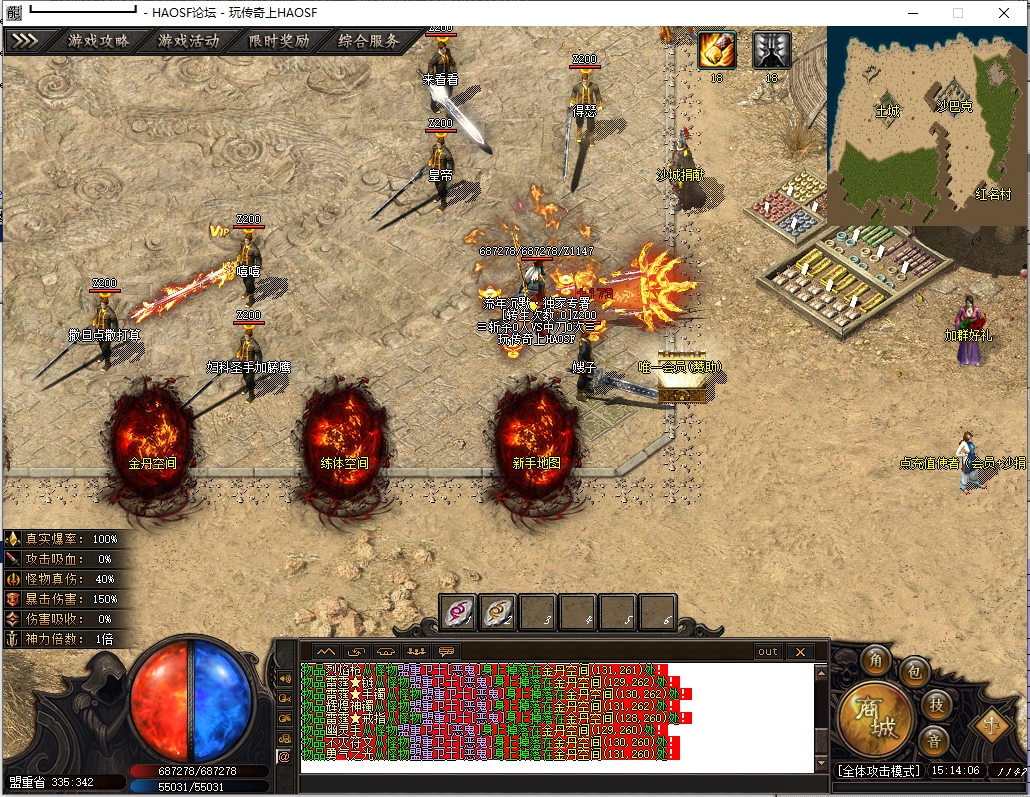This screenshot has height=797, width=1030.
Task: Toggle the 音 sound button
Action: coord(935,740)
